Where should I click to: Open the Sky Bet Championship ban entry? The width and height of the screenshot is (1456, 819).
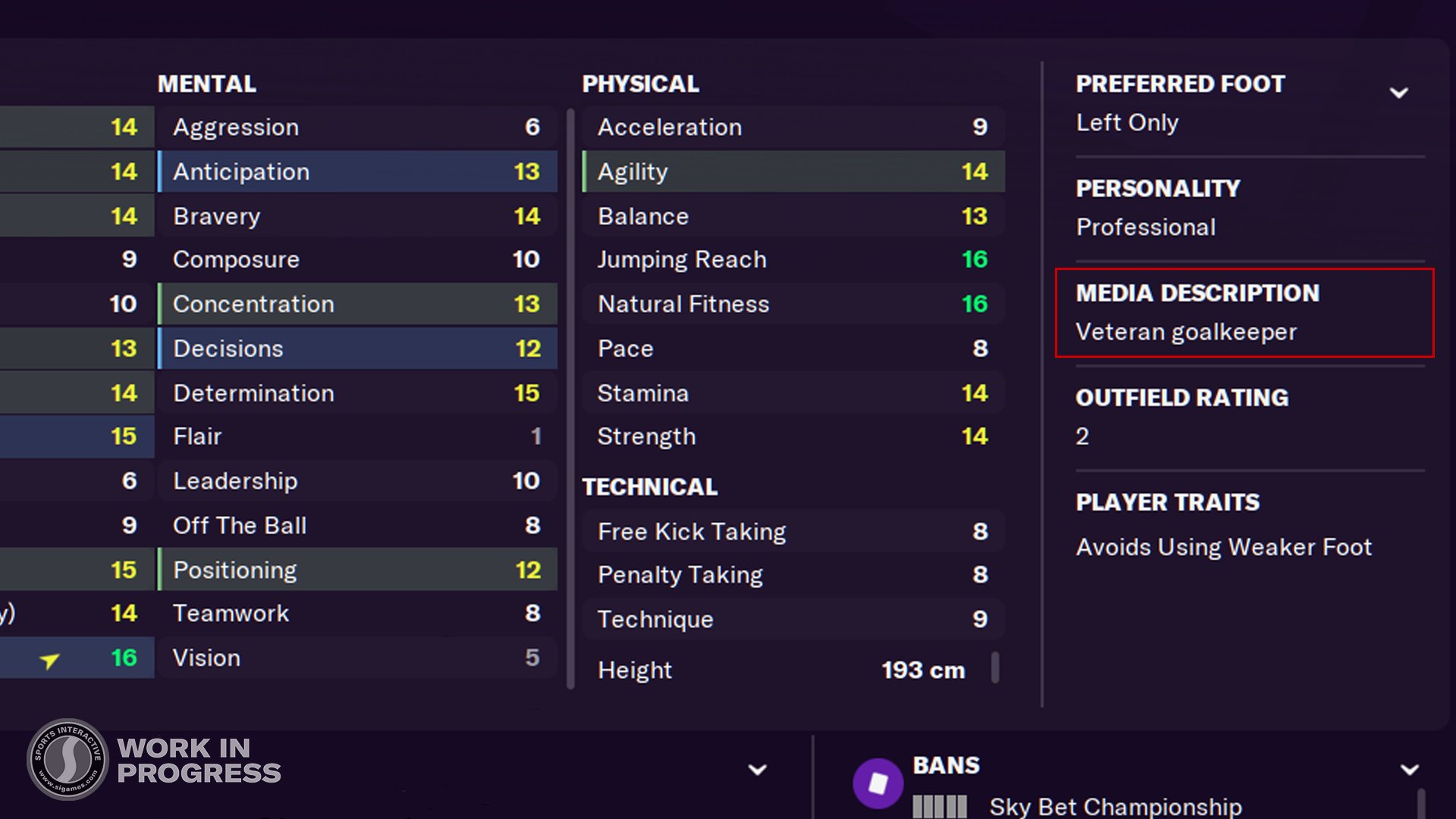1115,806
